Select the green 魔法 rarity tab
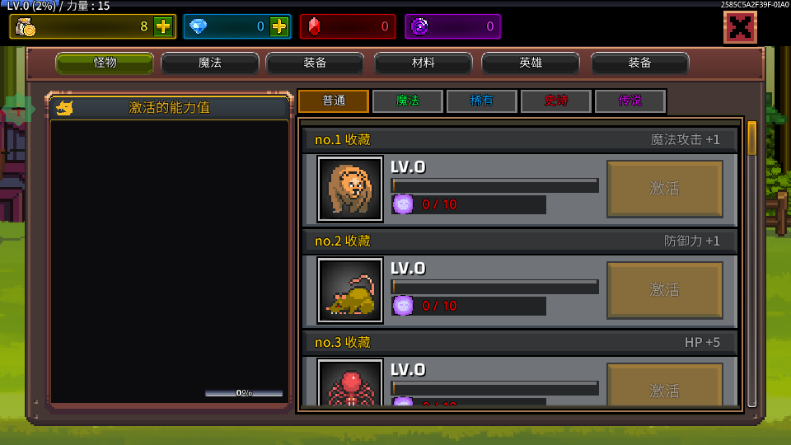 (x=407, y=101)
